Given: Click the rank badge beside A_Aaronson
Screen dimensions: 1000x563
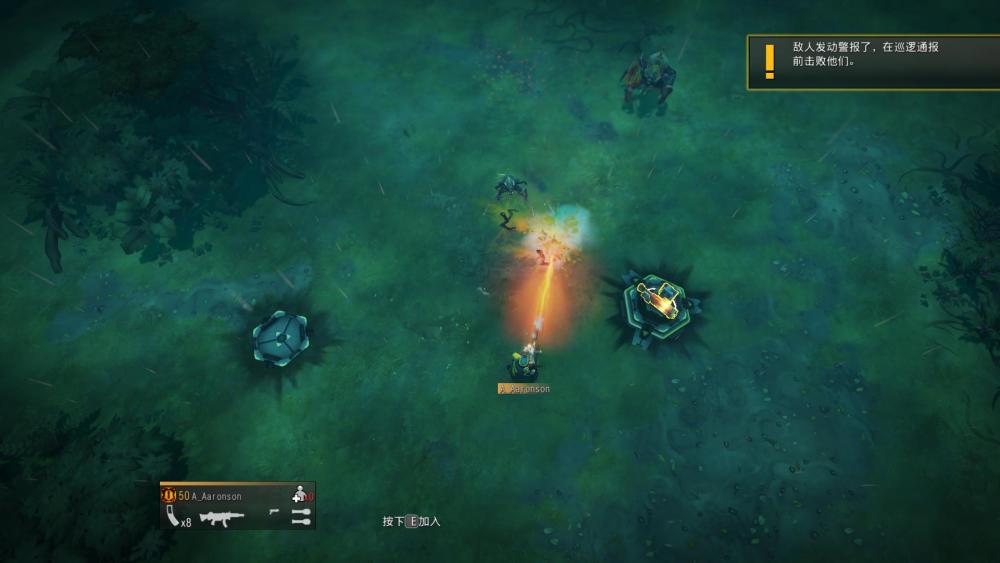Looking at the screenshot, I should tap(169, 496).
